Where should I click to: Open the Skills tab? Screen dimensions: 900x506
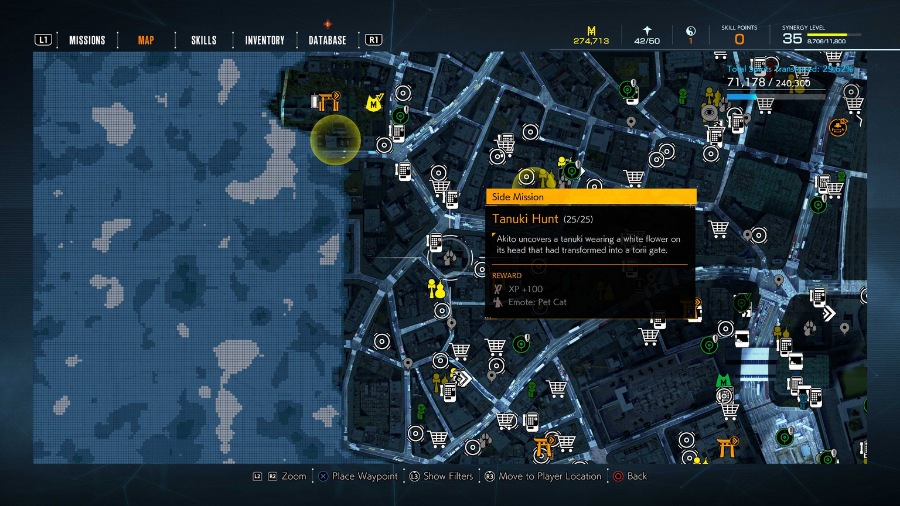tap(204, 40)
